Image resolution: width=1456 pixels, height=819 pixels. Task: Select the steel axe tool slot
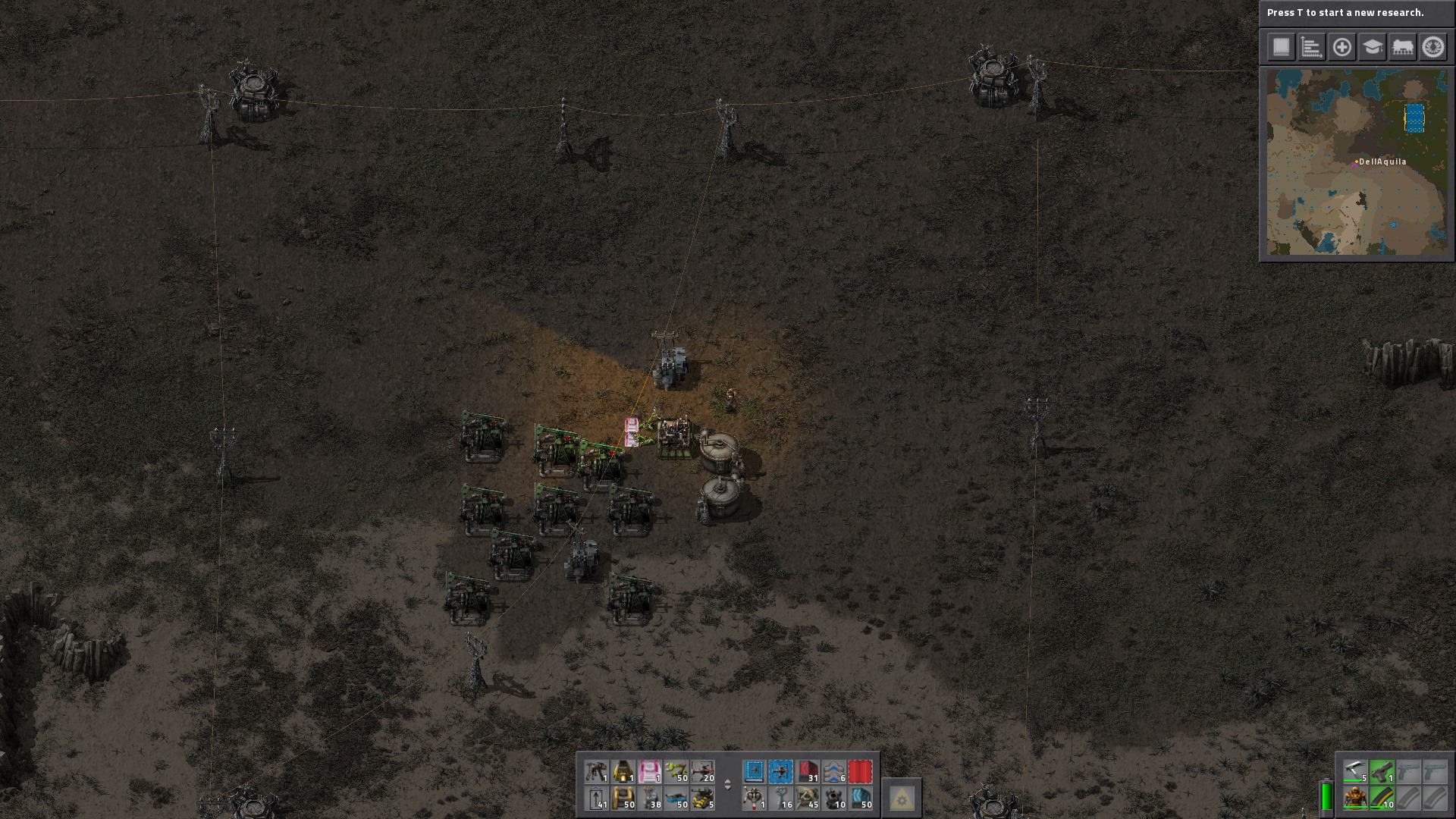[x=1355, y=772]
